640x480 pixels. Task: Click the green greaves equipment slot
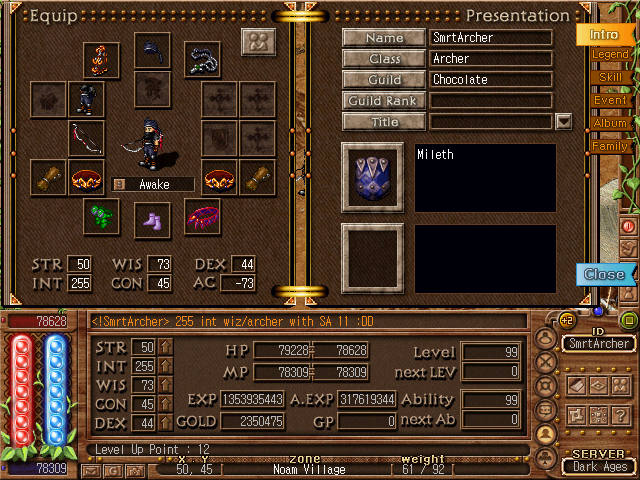102,216
